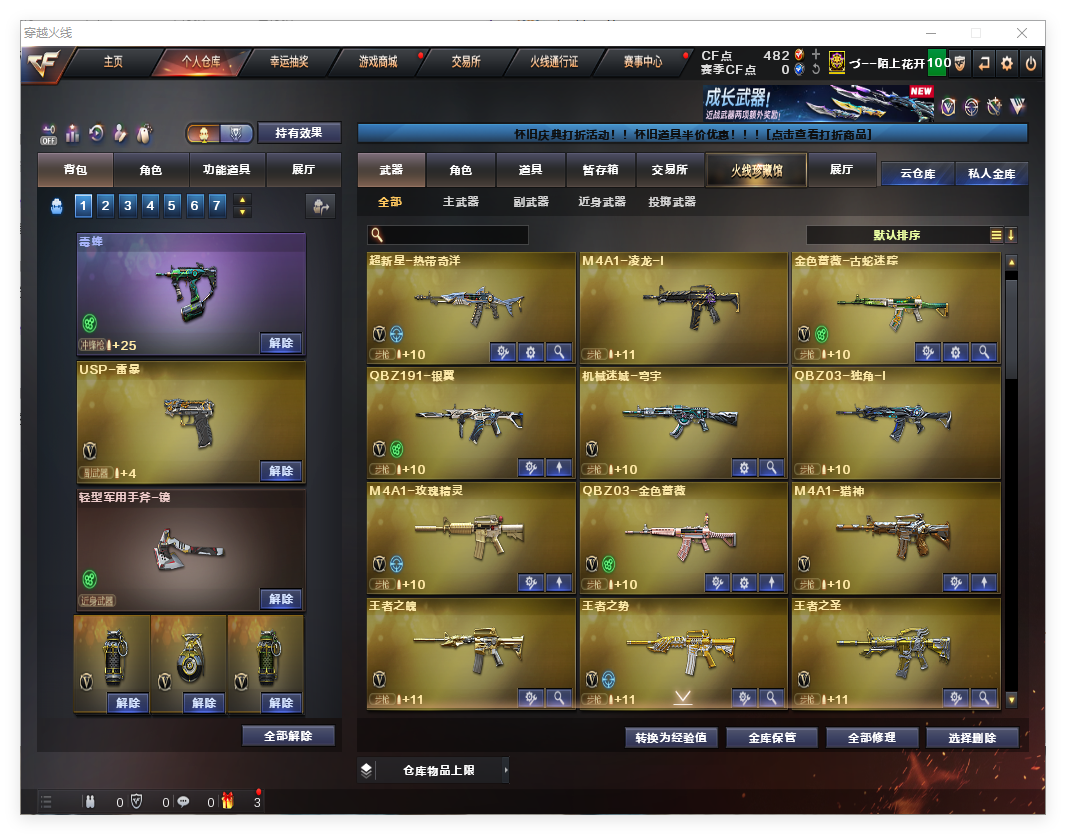Select the M4A1-凌龙-I weapon card
Image resolution: width=1066 pixels, height=835 pixels.
(x=683, y=305)
